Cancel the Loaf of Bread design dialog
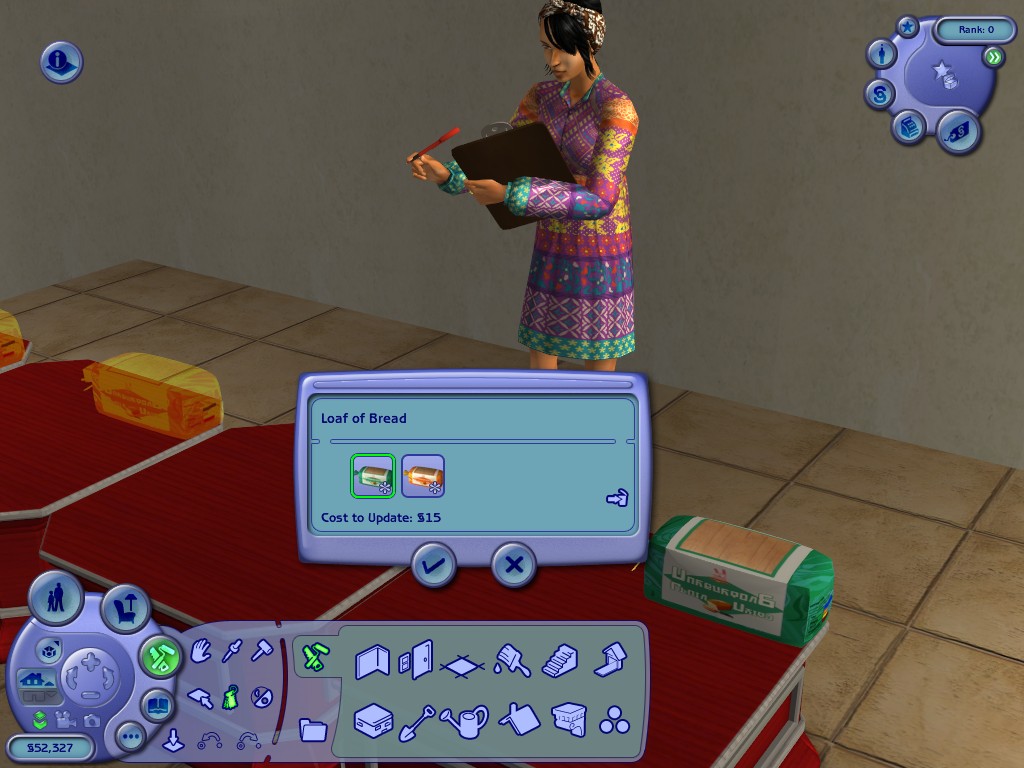1024x768 pixels. (x=513, y=566)
